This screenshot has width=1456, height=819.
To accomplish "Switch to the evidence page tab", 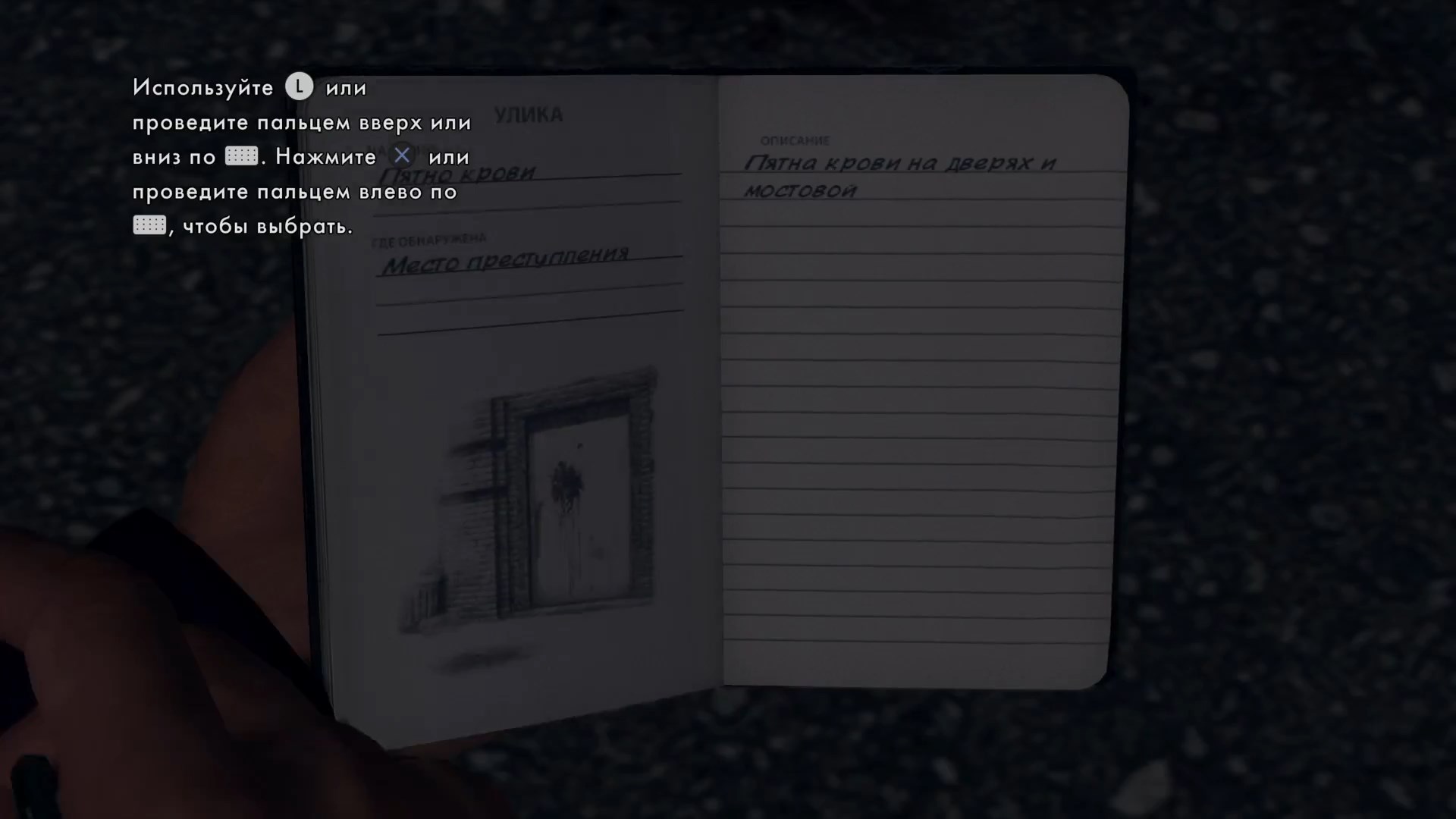I will pos(529,114).
